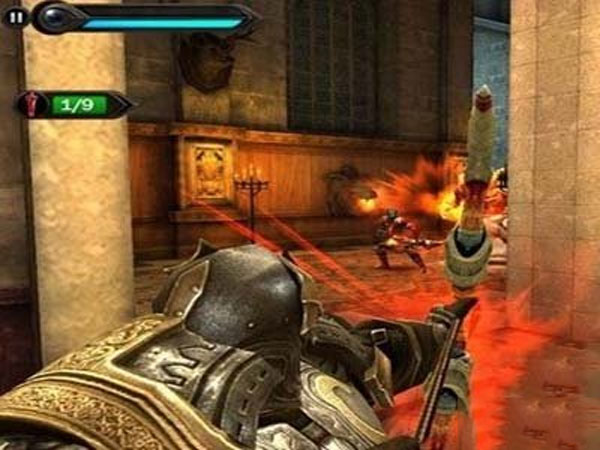Screen dimensions: 600x450
Task: Tap the 1/9 enemy kill objective tracker
Action: pos(72,103)
